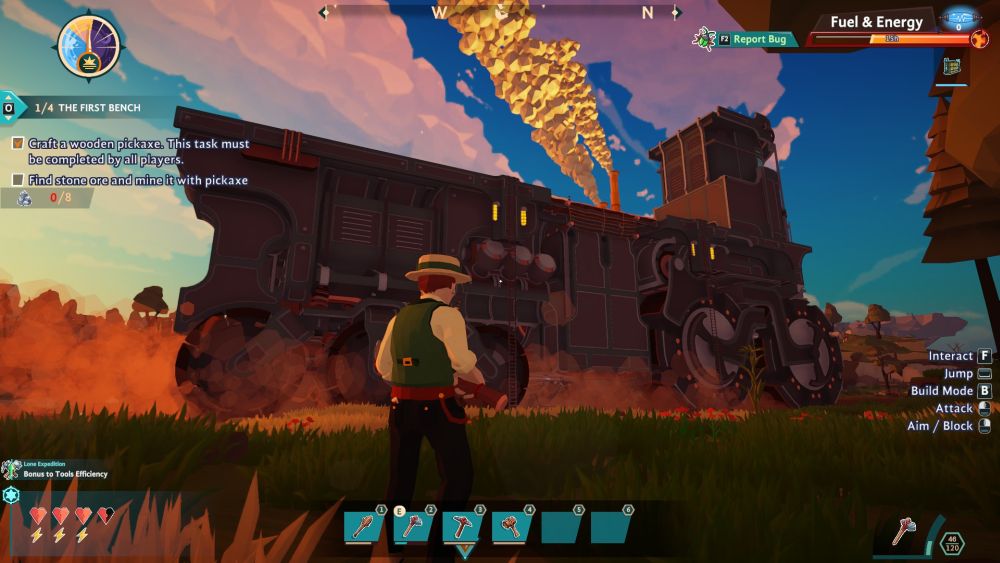
Task: Click the fire fuel icon
Action: click(979, 39)
